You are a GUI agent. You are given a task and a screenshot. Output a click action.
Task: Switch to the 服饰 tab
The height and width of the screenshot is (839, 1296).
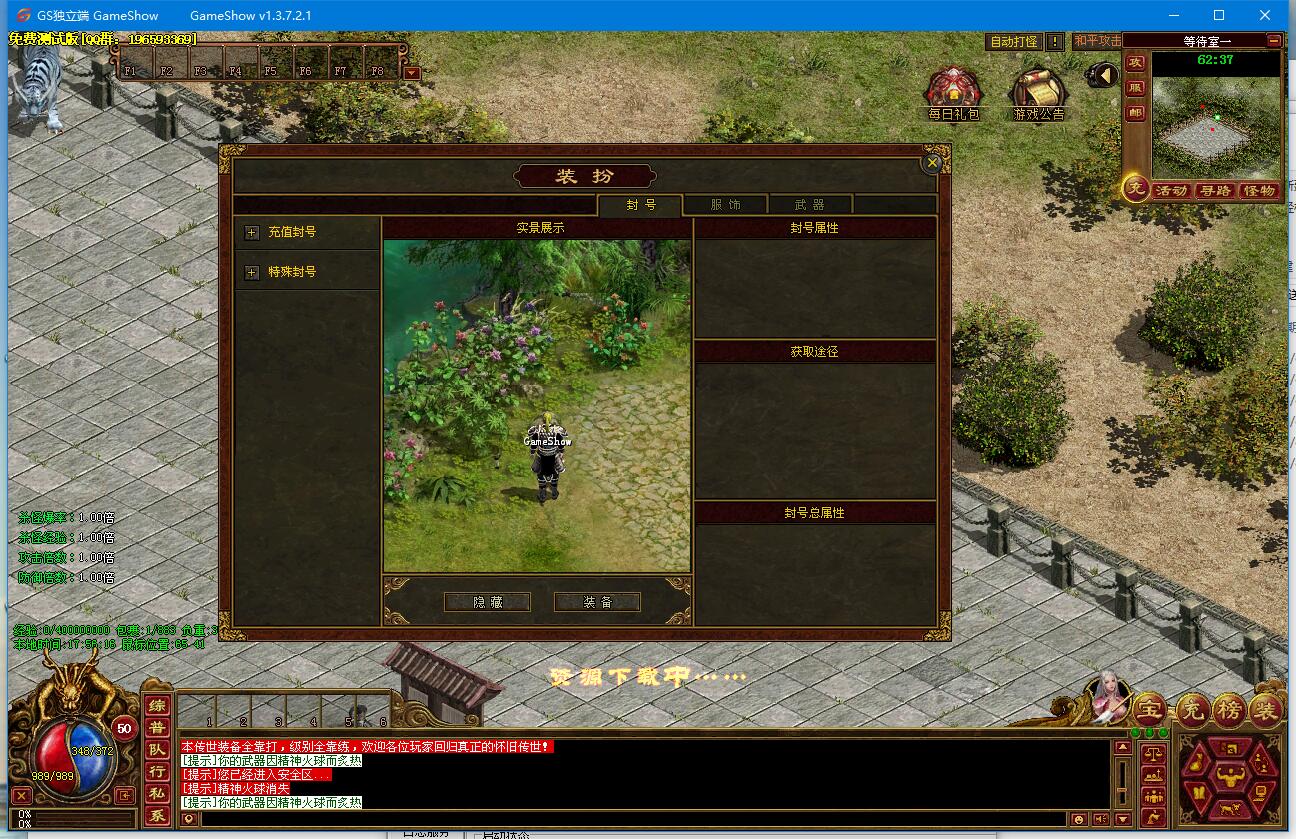pos(725,205)
